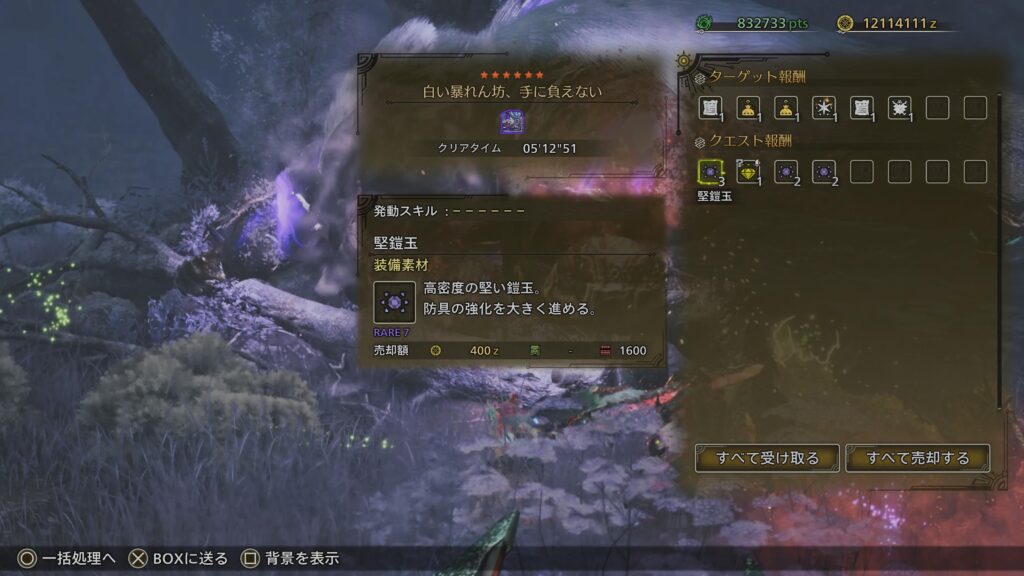This screenshot has height=576, width=1024.
Task: Click the すべて受け取る button
Action: click(768, 458)
